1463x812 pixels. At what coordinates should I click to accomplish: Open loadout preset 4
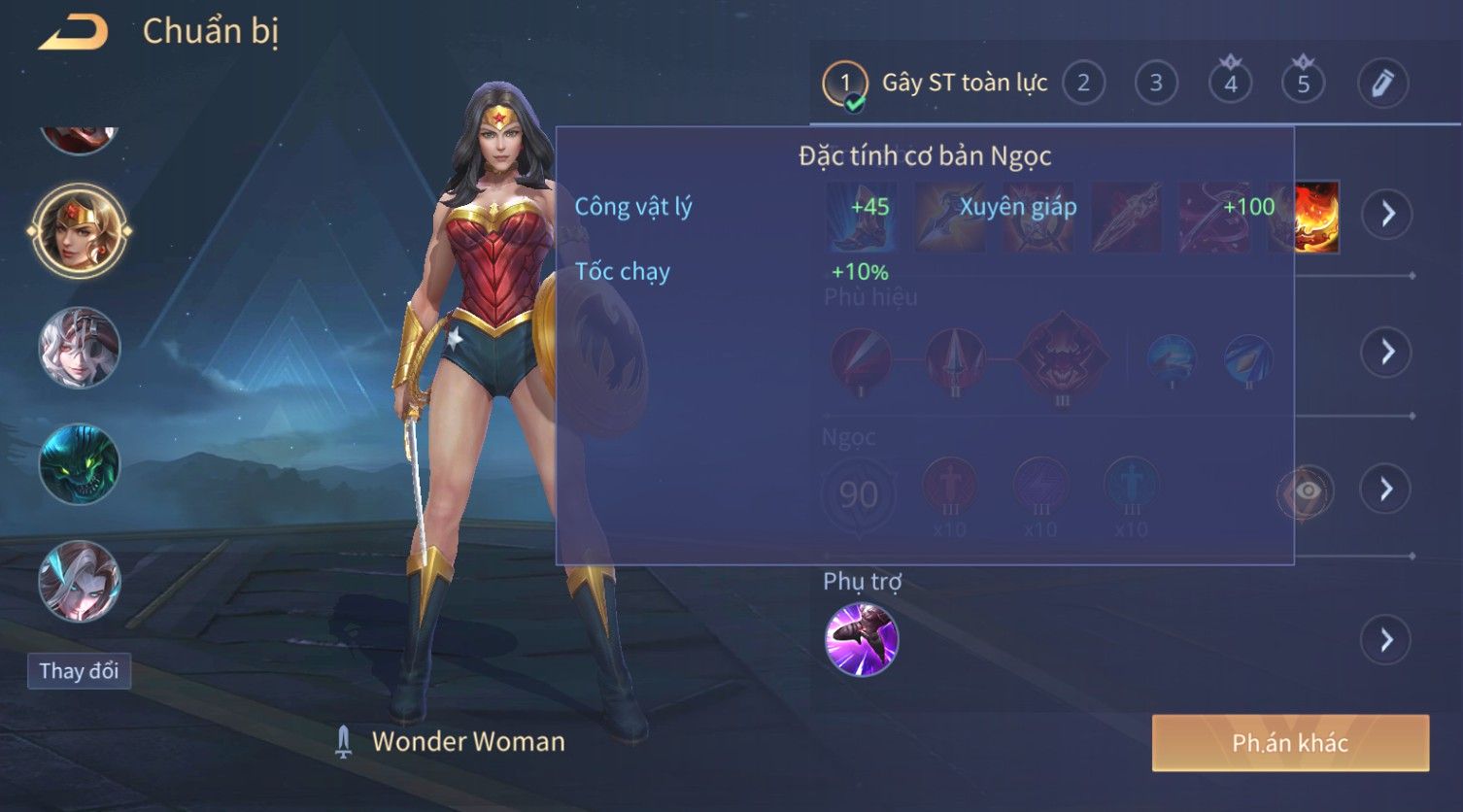click(x=1230, y=84)
